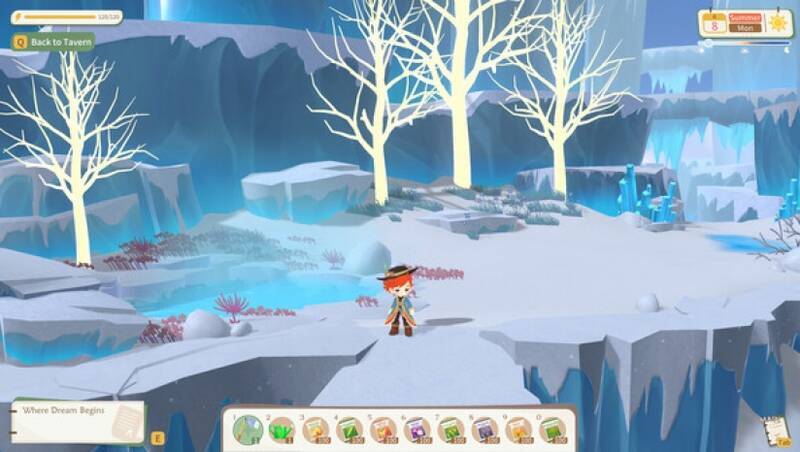Pick the purple seed packet in slot 6
The image size is (800, 452).
pos(417,430)
